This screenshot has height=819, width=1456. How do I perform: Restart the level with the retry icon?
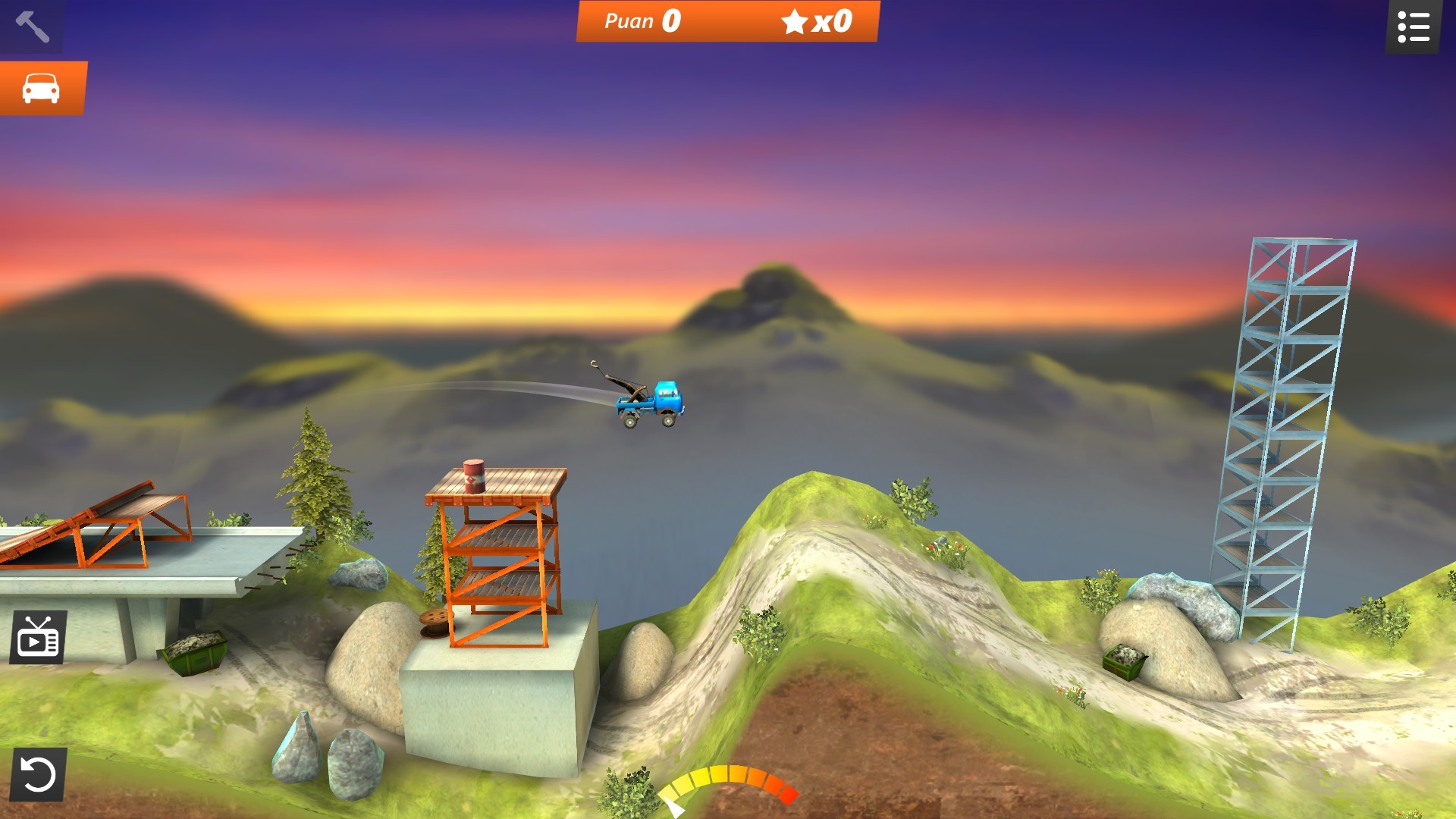[x=36, y=772]
